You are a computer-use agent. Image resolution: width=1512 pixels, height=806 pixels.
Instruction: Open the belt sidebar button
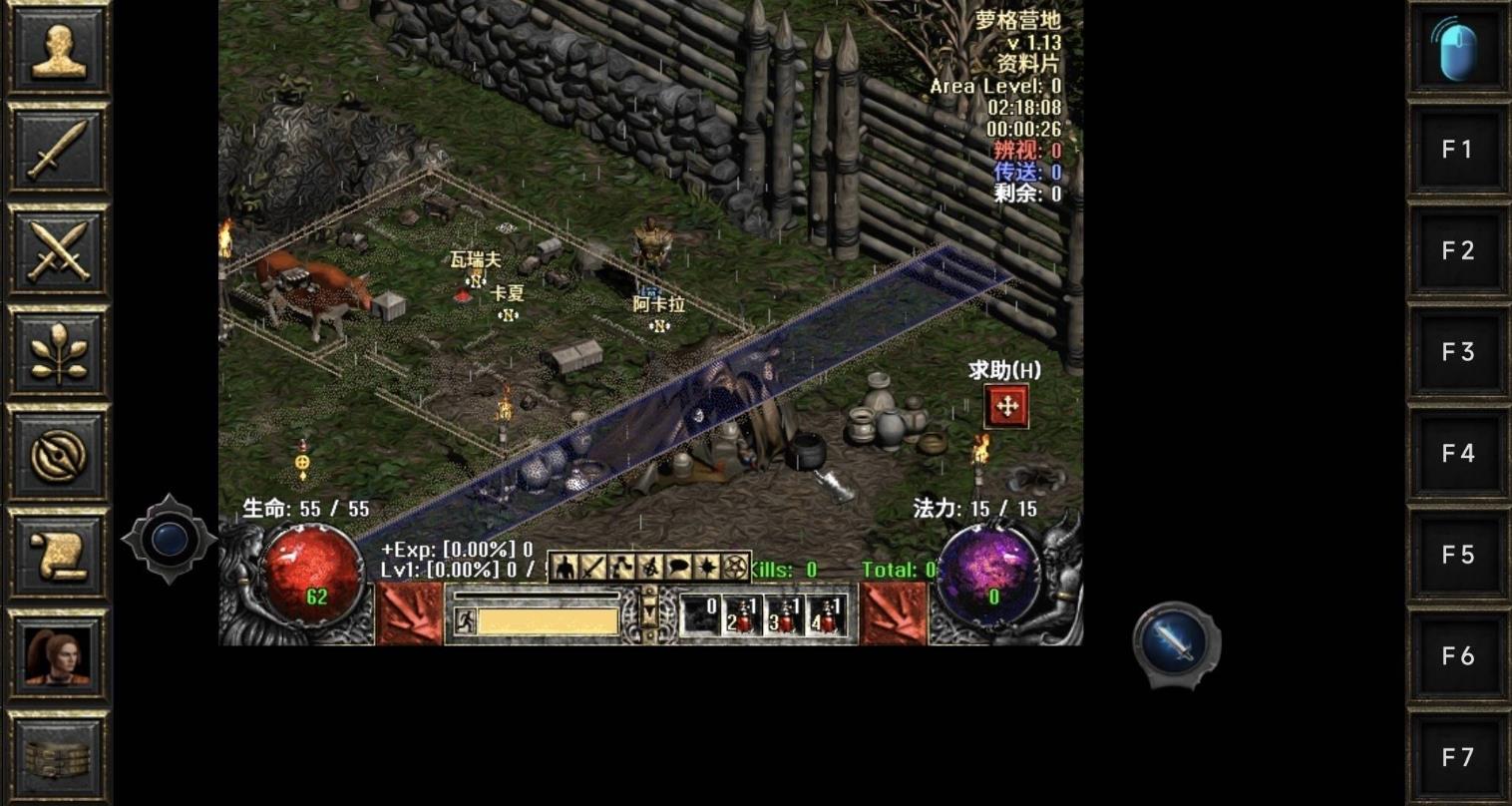pos(58,756)
